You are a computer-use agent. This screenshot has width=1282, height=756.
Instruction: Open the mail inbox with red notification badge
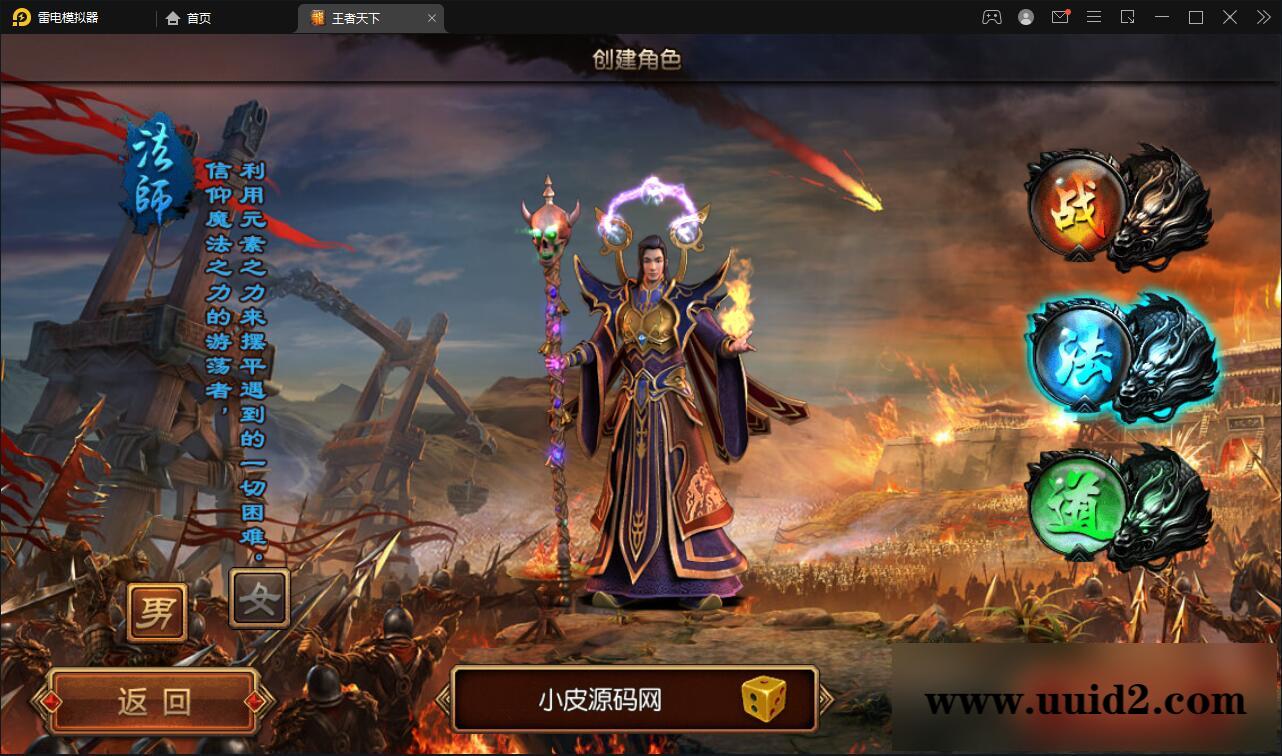(1060, 17)
